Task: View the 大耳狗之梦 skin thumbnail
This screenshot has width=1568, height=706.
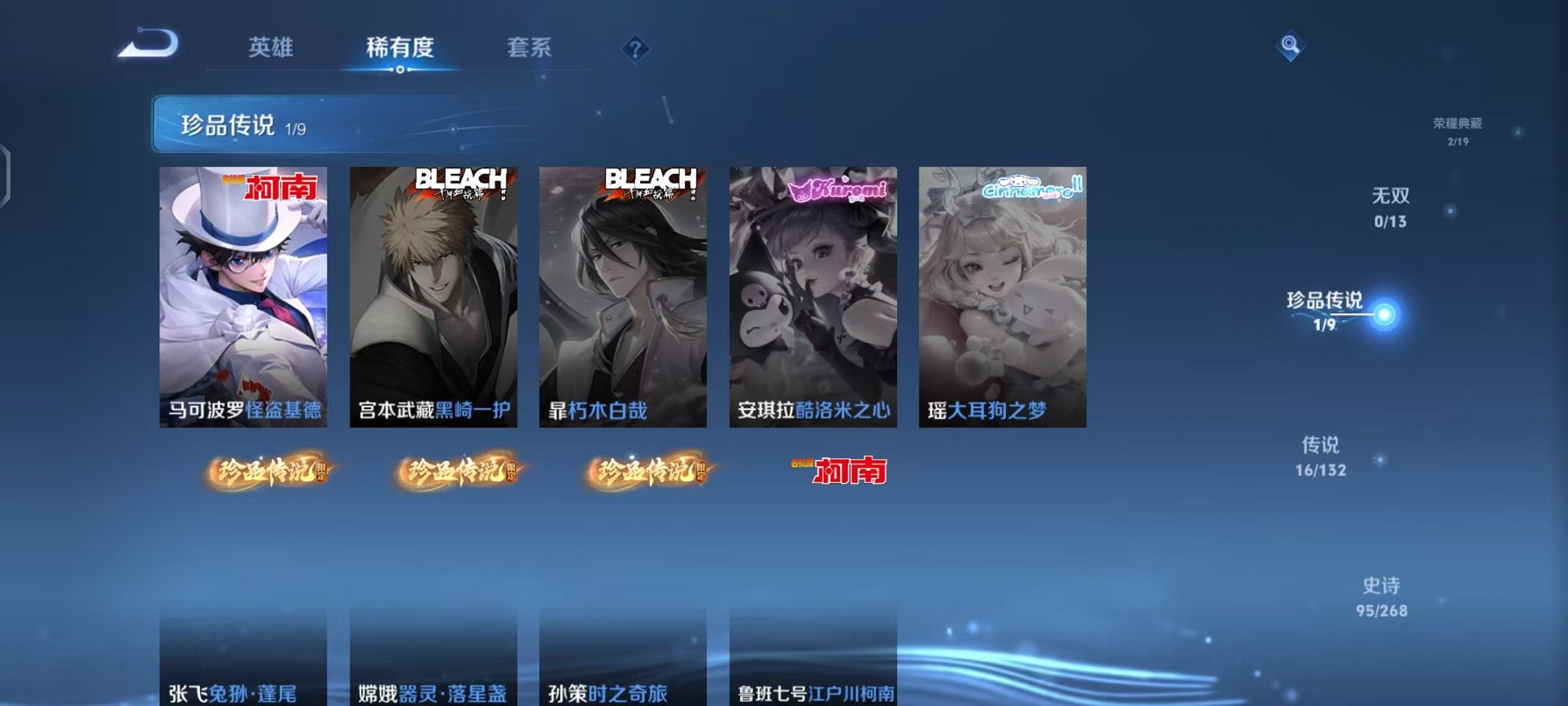Action: (x=1003, y=292)
